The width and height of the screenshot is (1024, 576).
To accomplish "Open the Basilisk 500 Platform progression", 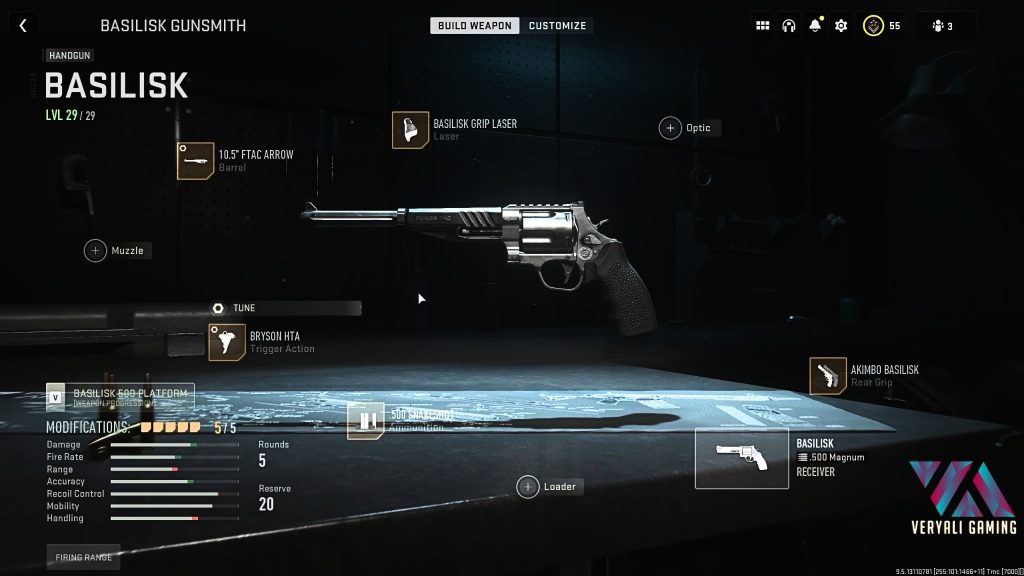I will coord(119,397).
